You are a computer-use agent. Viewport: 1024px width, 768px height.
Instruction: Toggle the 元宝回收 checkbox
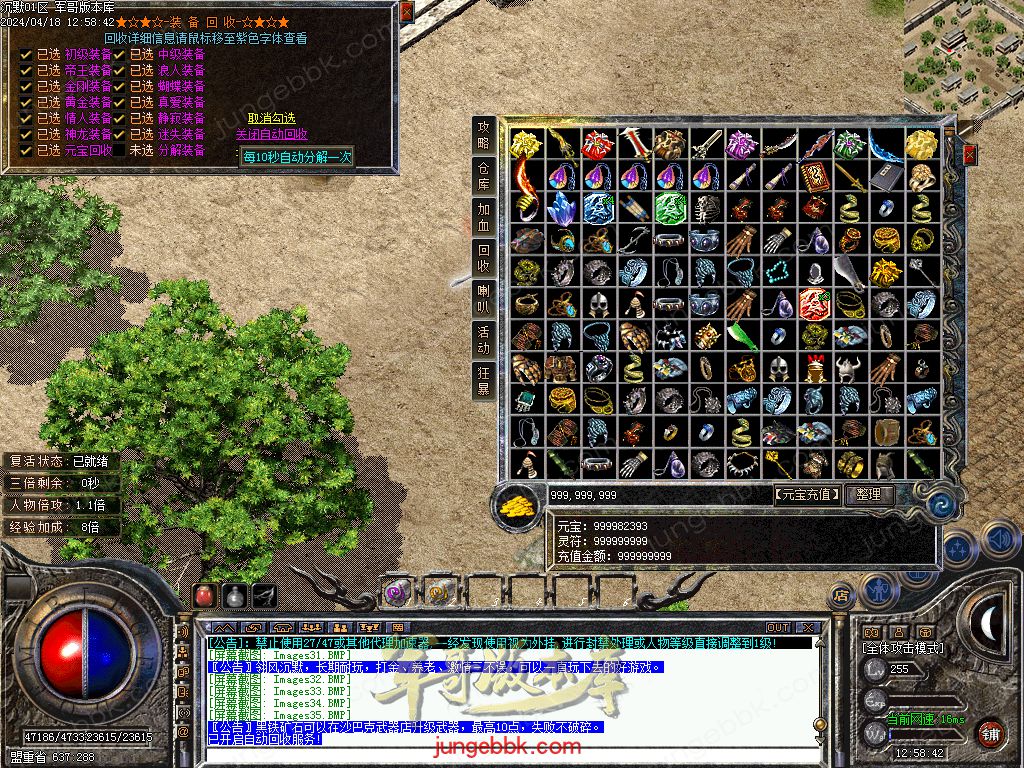[x=27, y=151]
